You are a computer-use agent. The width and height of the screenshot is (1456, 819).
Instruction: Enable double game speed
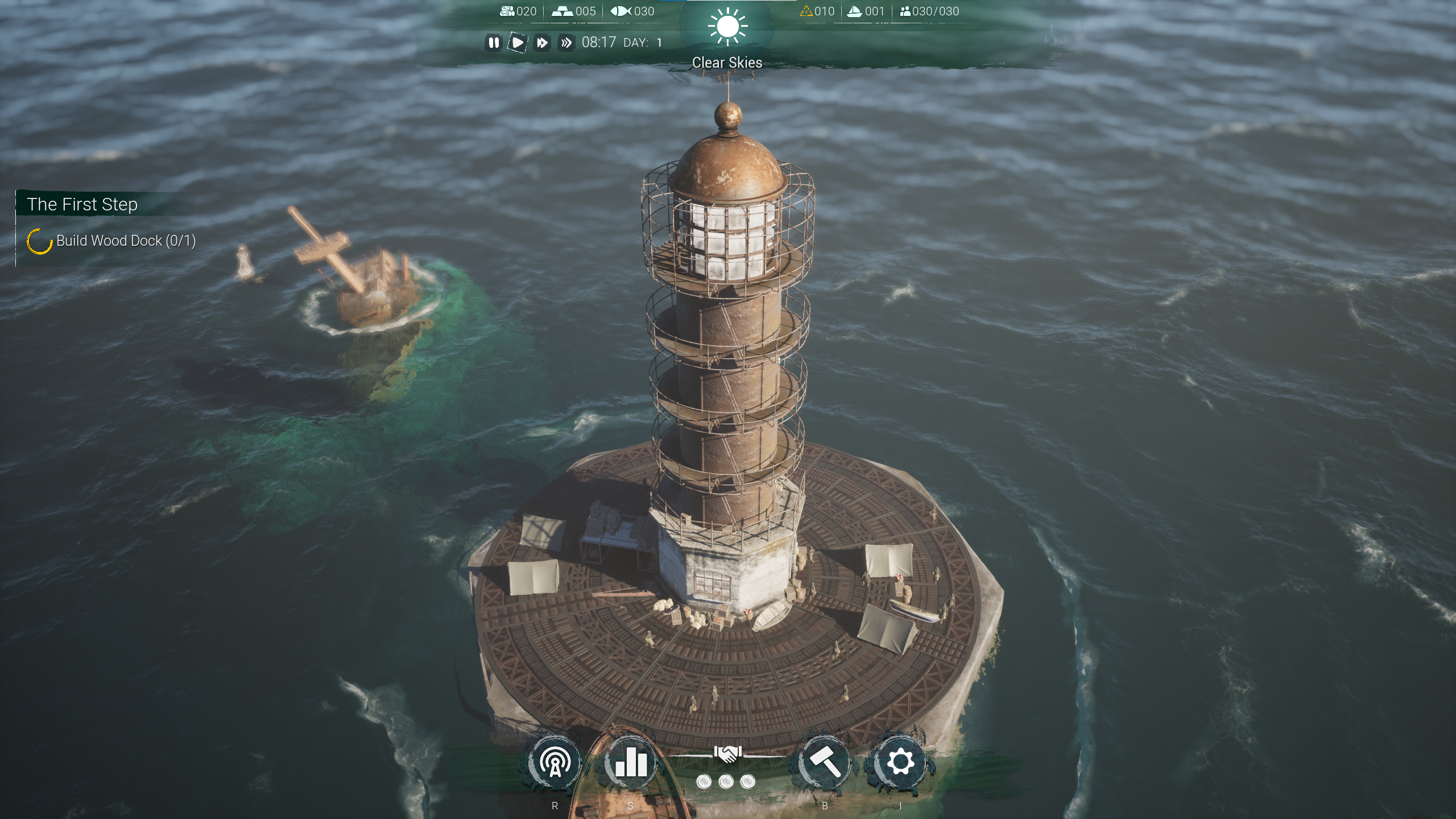[x=542, y=42]
